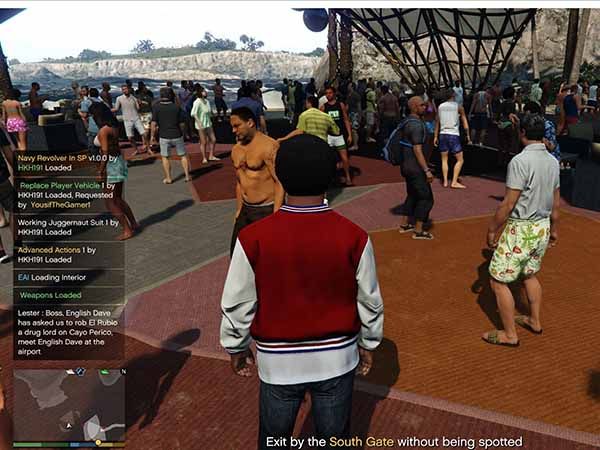Select the Advanced Actions loaded notification

(x=68, y=254)
